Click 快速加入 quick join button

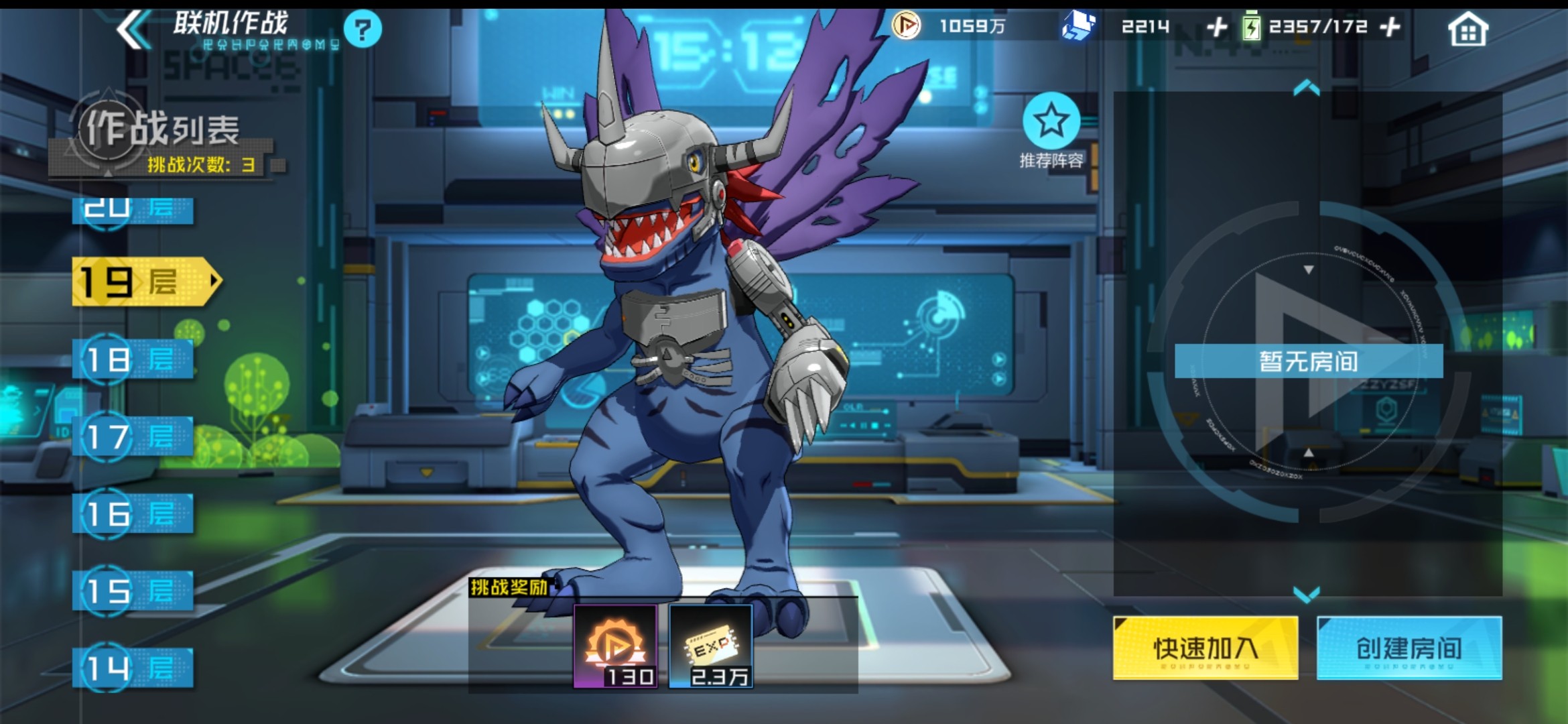tap(1205, 648)
